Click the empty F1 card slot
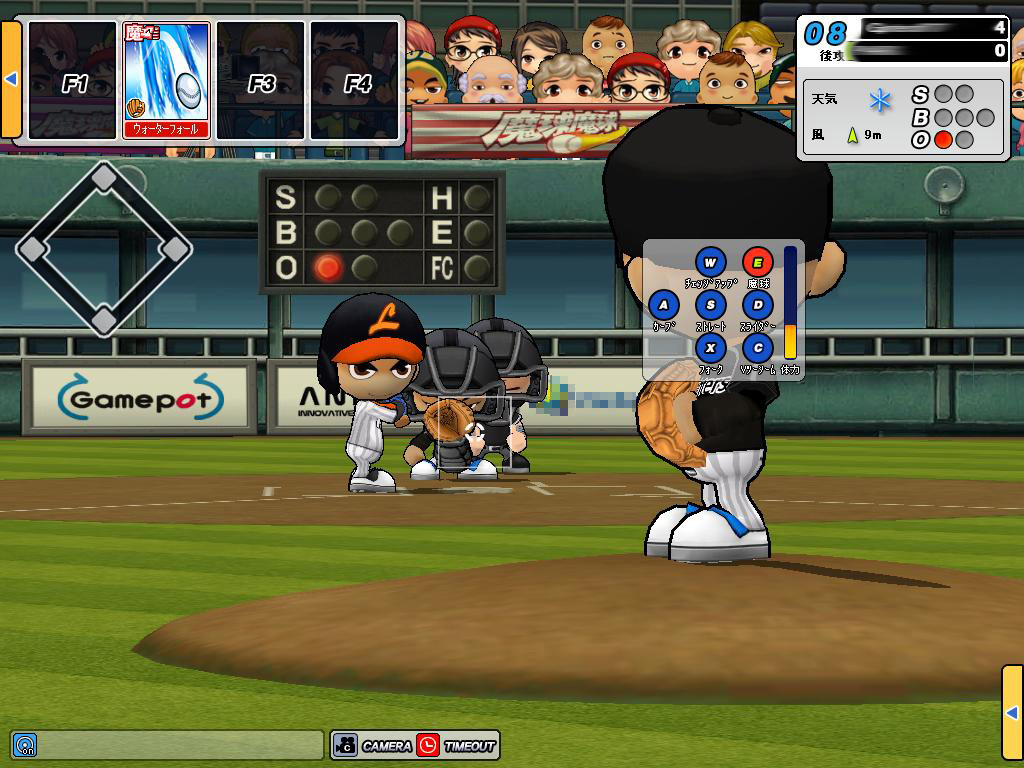This screenshot has width=1024, height=768. [72, 80]
